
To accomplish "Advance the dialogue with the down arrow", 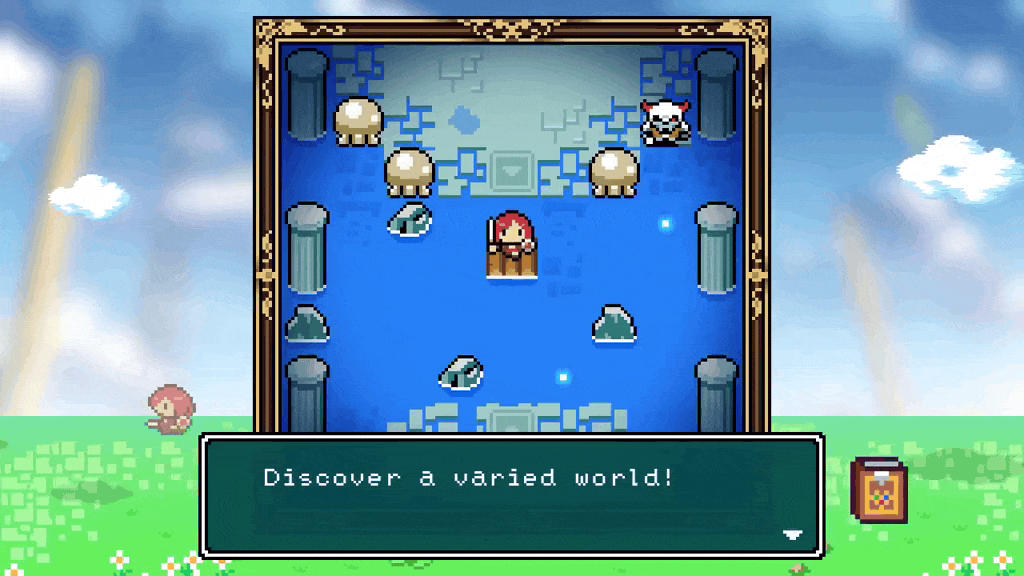I will pos(792,535).
